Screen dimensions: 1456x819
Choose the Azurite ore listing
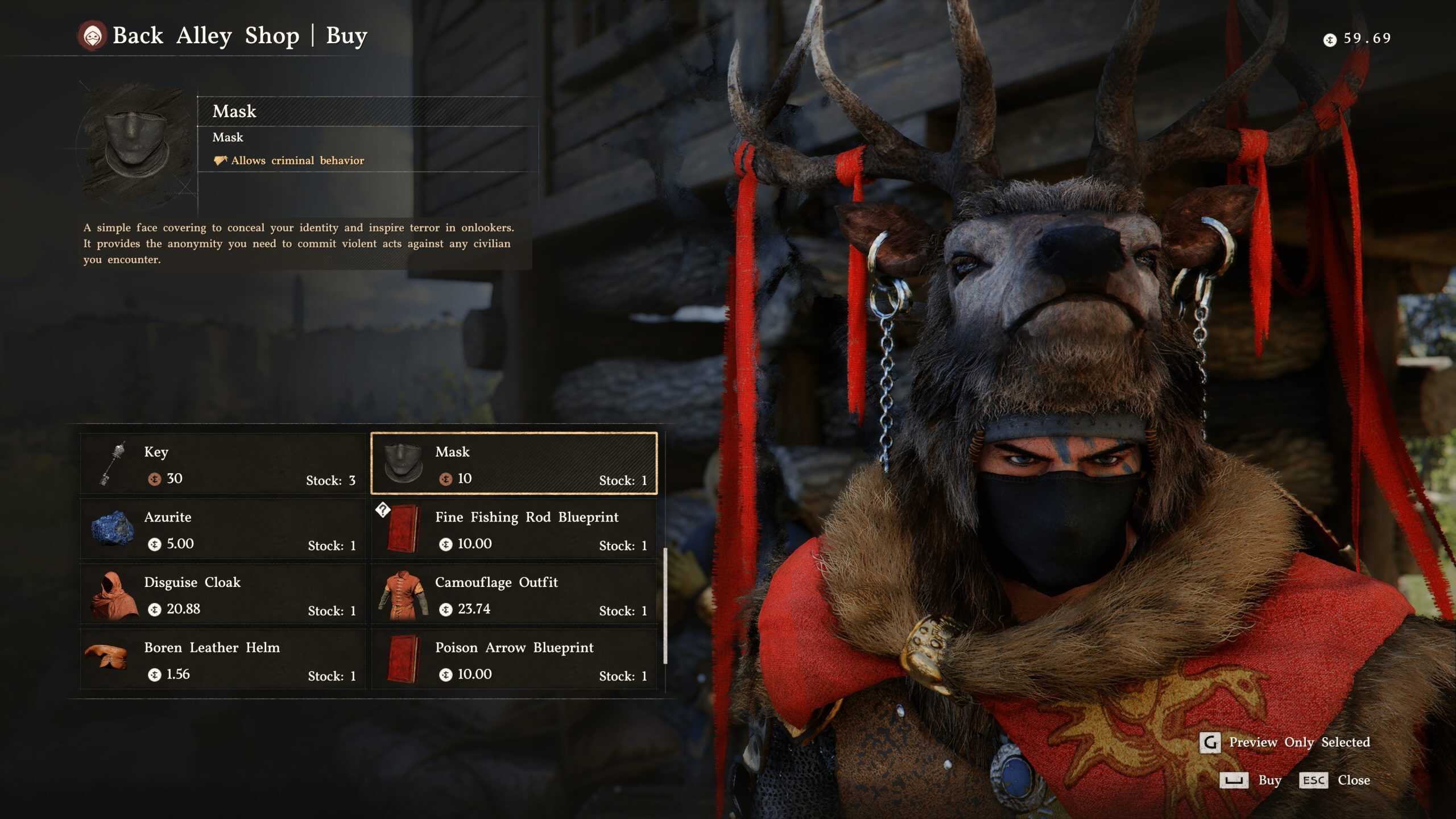click(223, 530)
